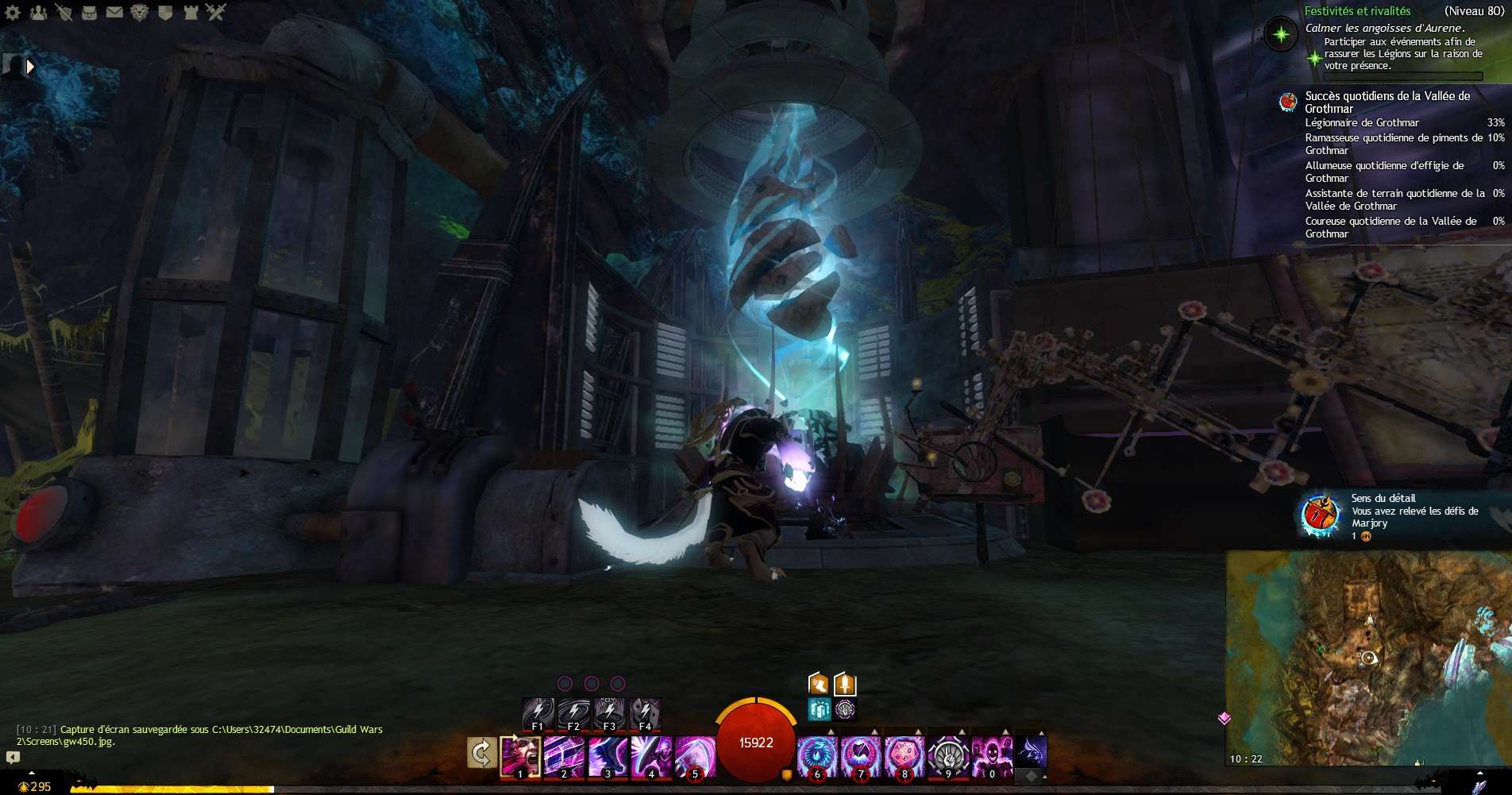
Task: Use the healing skill in slot 6
Action: click(816, 755)
